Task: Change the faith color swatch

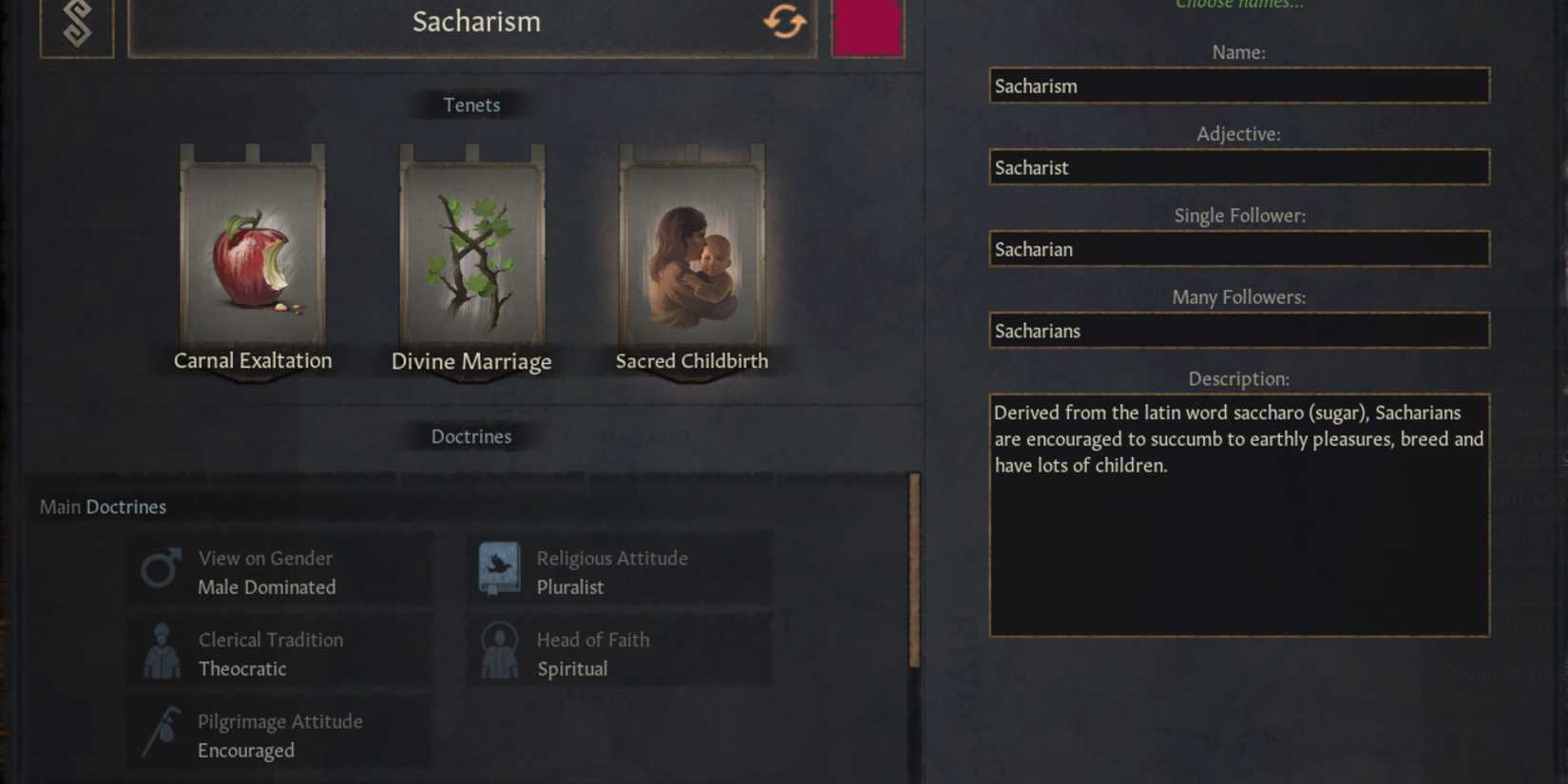Action: coord(867,29)
